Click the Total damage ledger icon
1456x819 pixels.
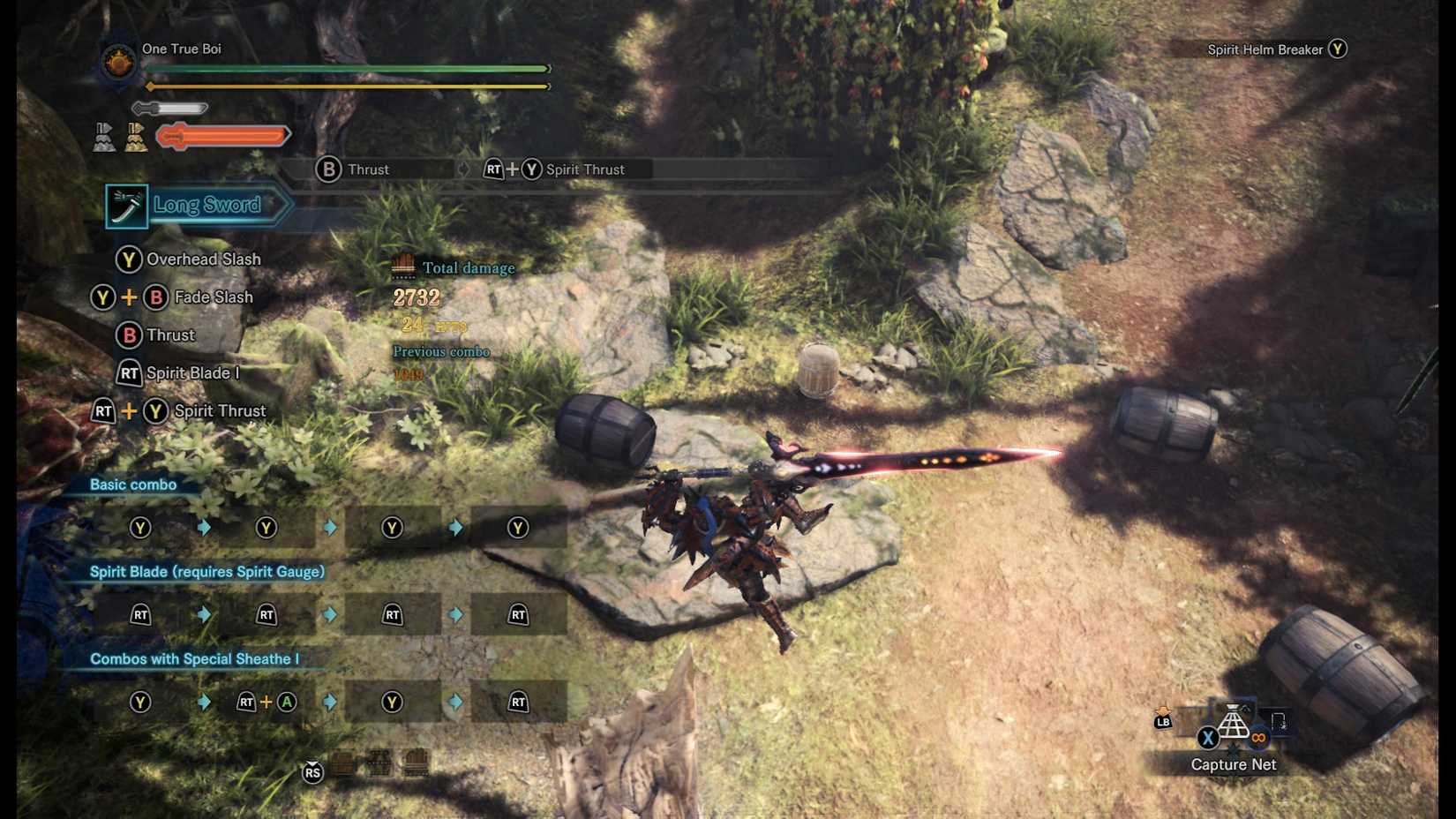click(x=404, y=264)
